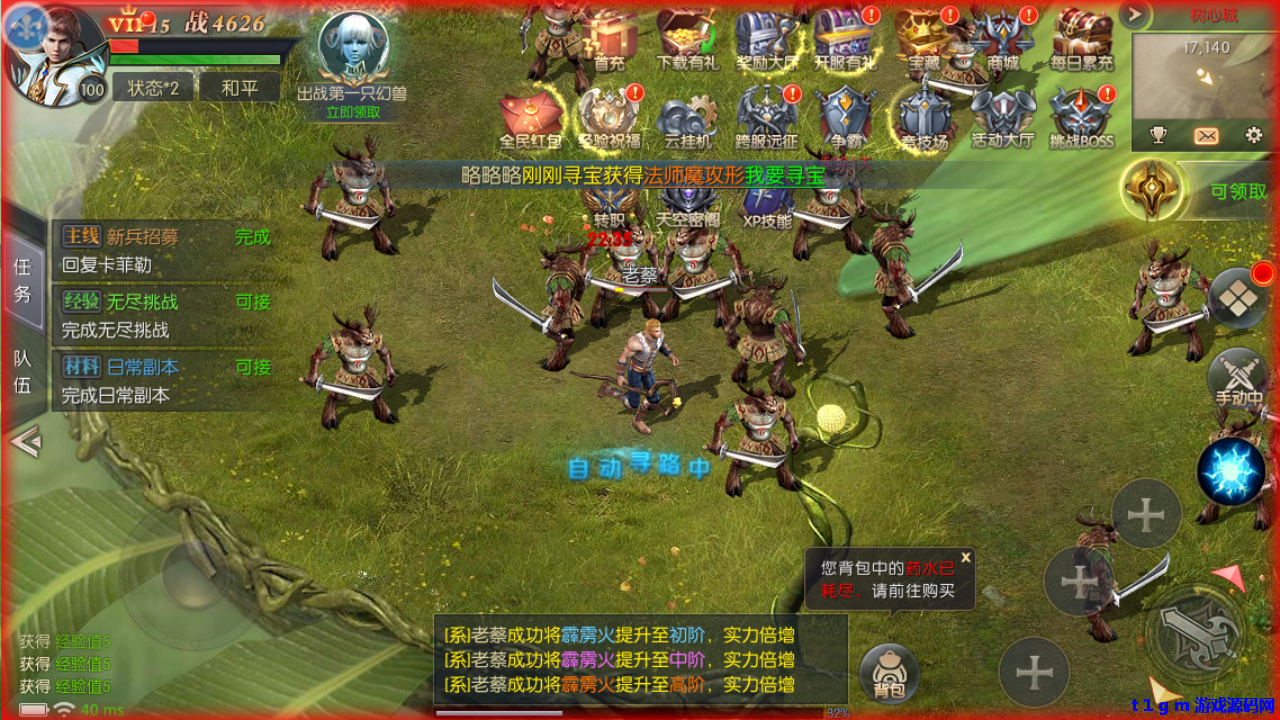Viewport: 1280px width, 720px height.
Task: Click the player character portrait
Action: (52, 55)
